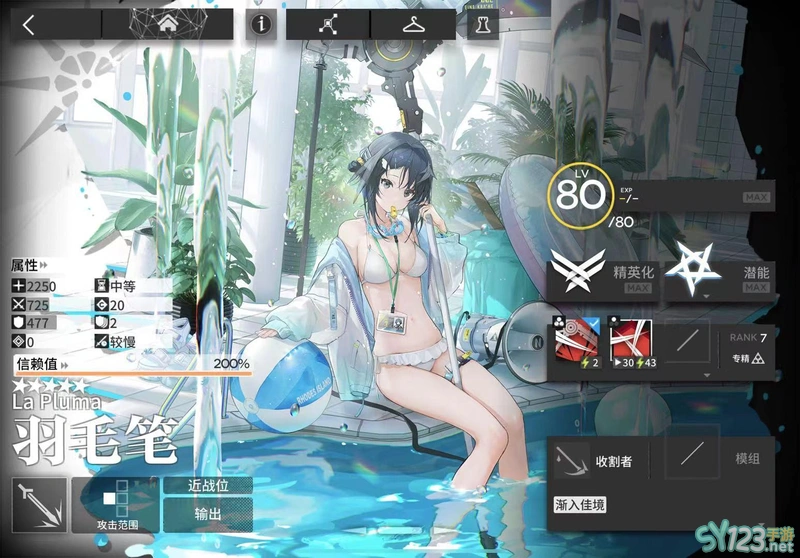
Task: Open the 精英化 elite promotion panel
Action: tap(603, 272)
